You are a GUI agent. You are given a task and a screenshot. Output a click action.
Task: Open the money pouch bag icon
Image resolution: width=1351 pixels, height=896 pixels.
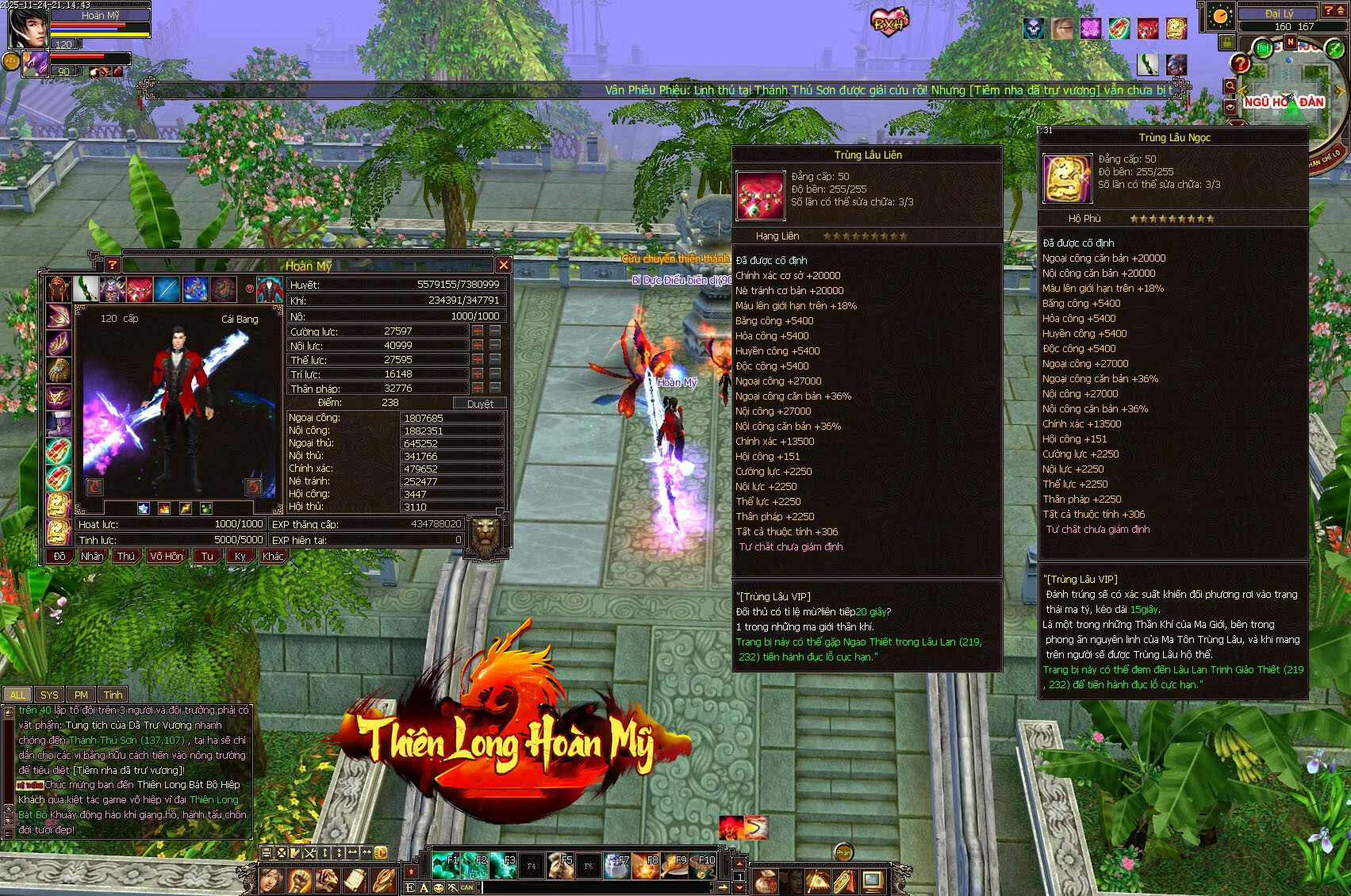pos(764,880)
